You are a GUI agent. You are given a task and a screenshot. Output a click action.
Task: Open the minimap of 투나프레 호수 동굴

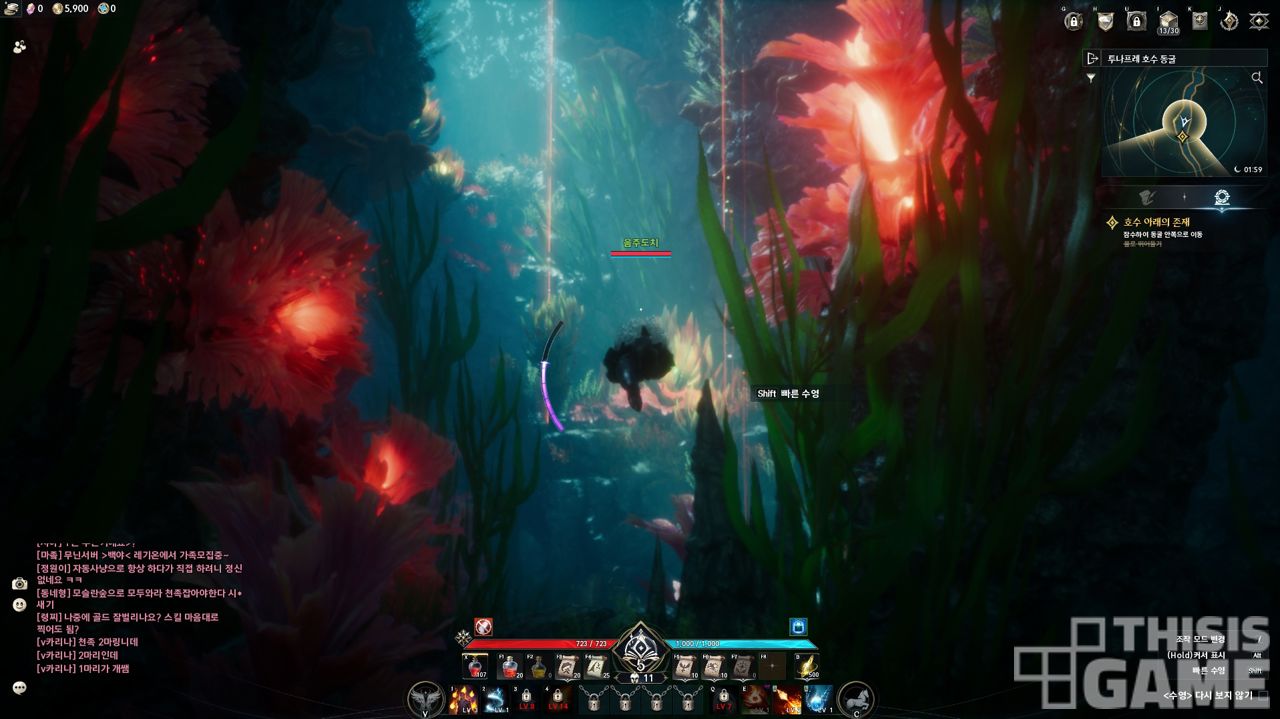click(x=1183, y=124)
